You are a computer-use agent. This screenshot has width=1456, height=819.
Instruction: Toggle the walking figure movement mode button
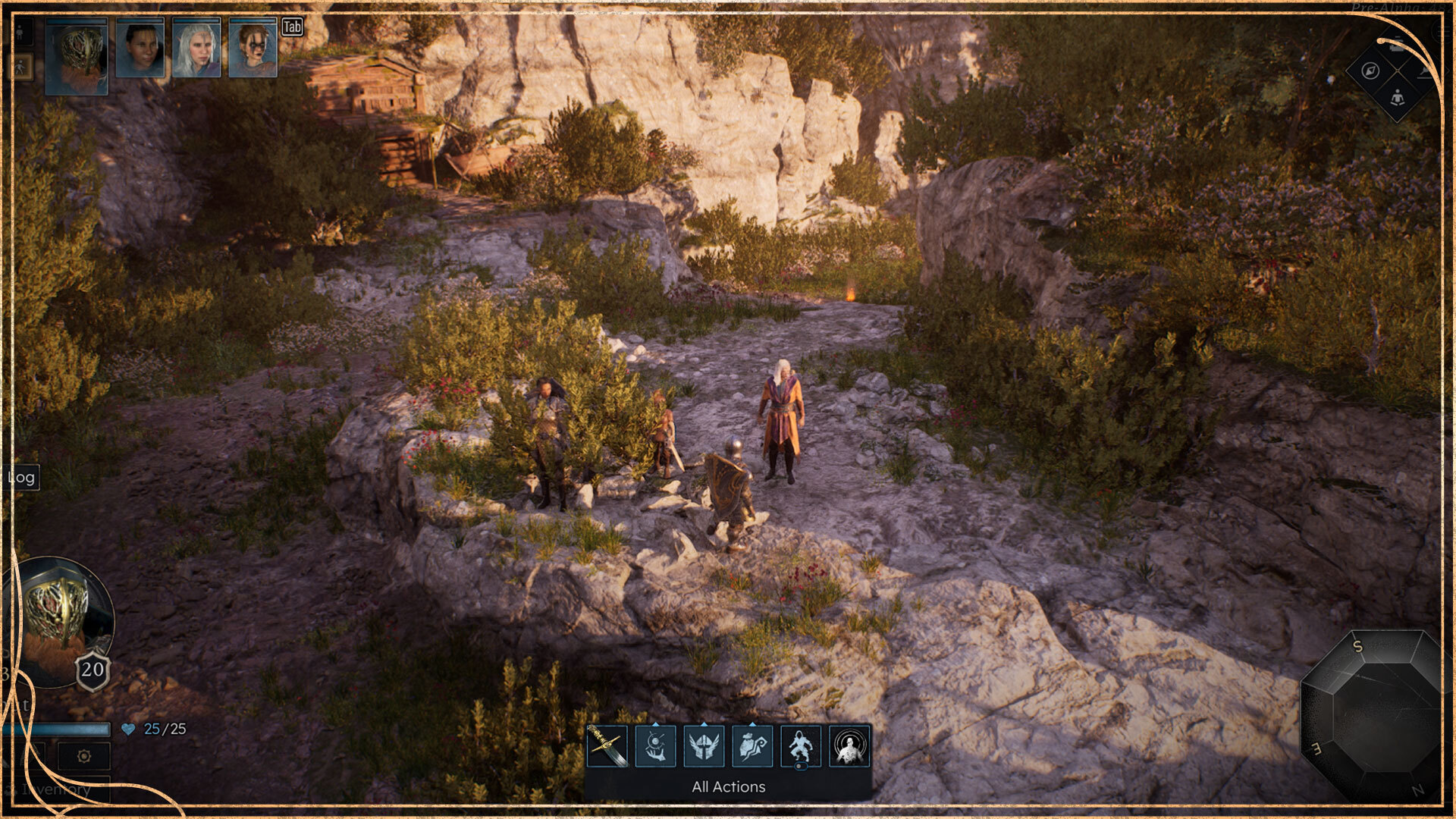[20, 67]
